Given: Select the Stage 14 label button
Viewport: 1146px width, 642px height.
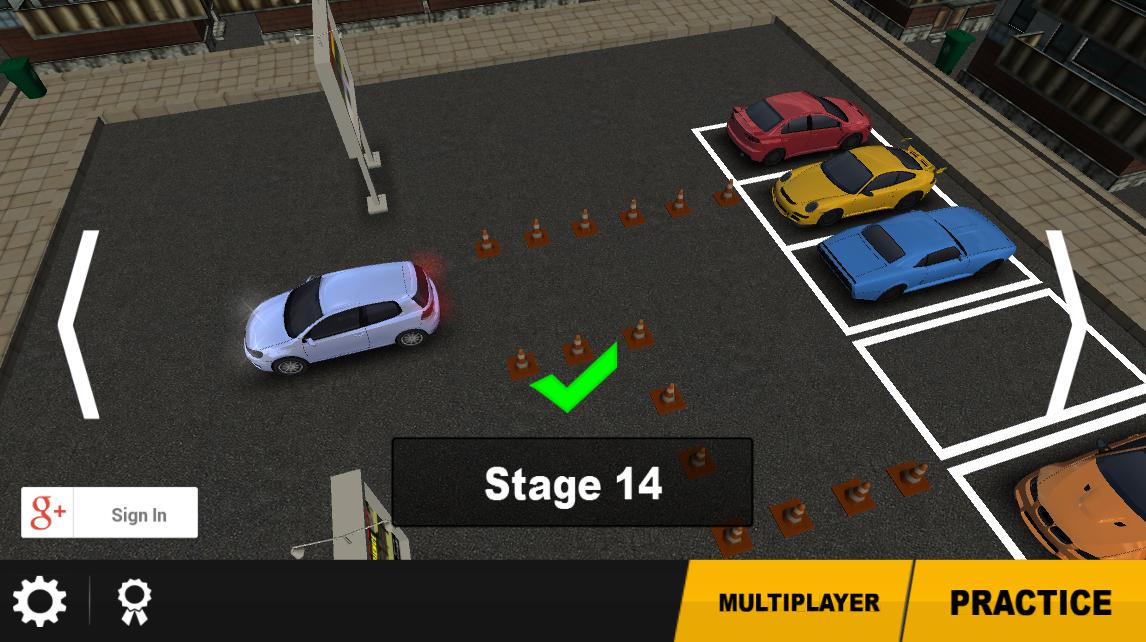Looking at the screenshot, I should click(572, 483).
